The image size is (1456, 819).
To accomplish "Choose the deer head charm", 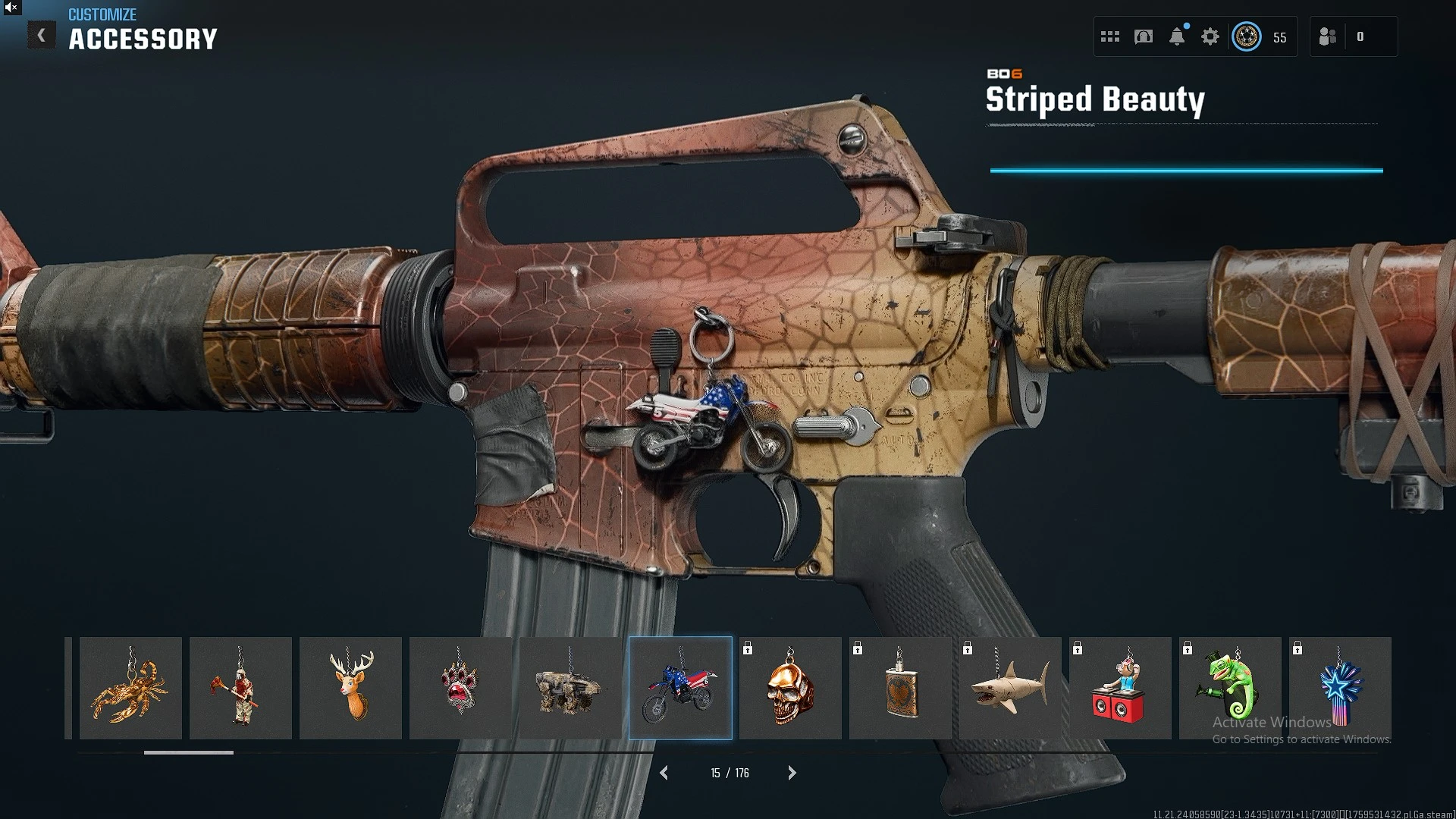I will tap(350, 688).
